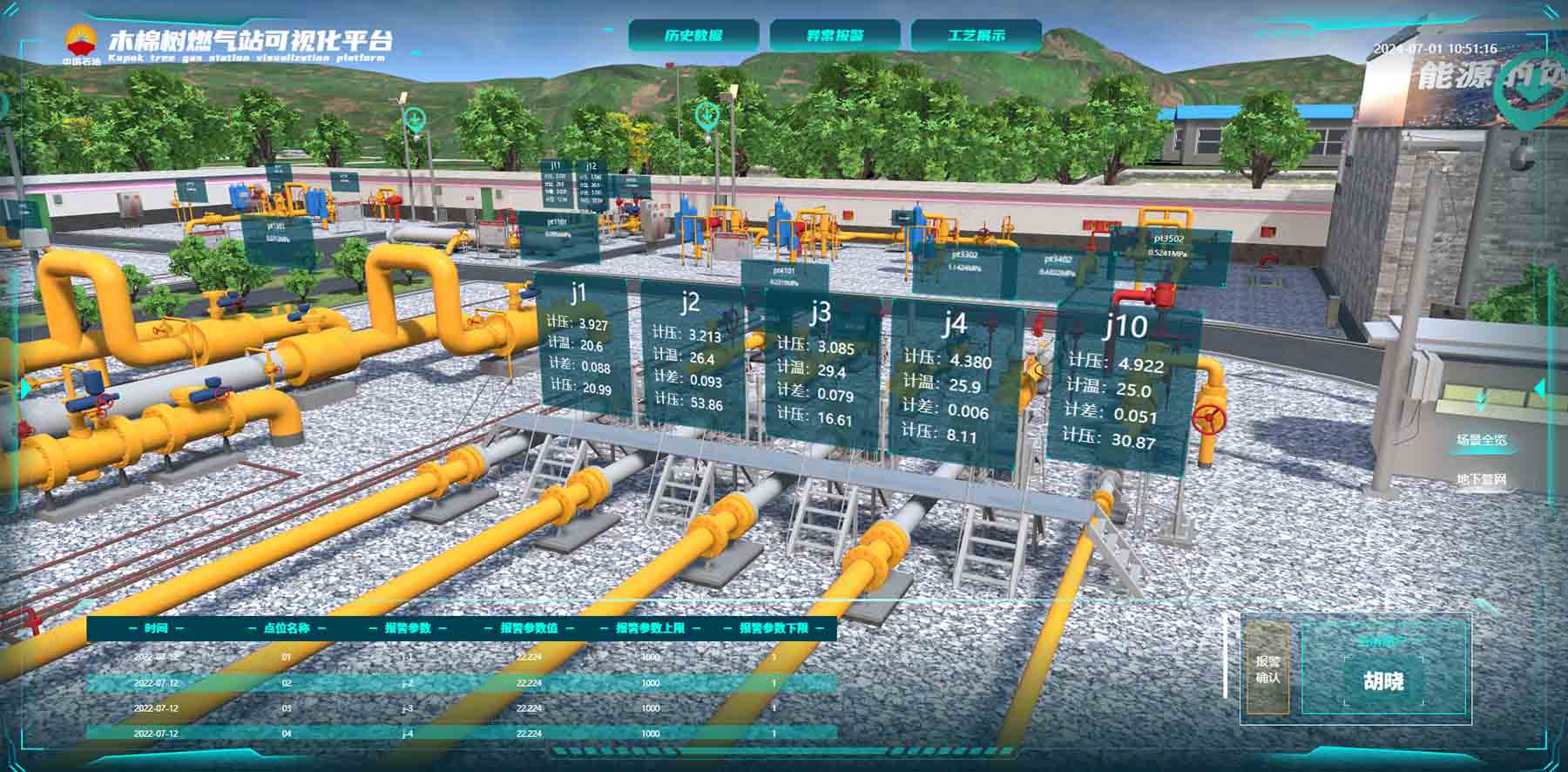Open the 历史数据 history data tab
Screen dimensions: 1568x772
point(693,36)
